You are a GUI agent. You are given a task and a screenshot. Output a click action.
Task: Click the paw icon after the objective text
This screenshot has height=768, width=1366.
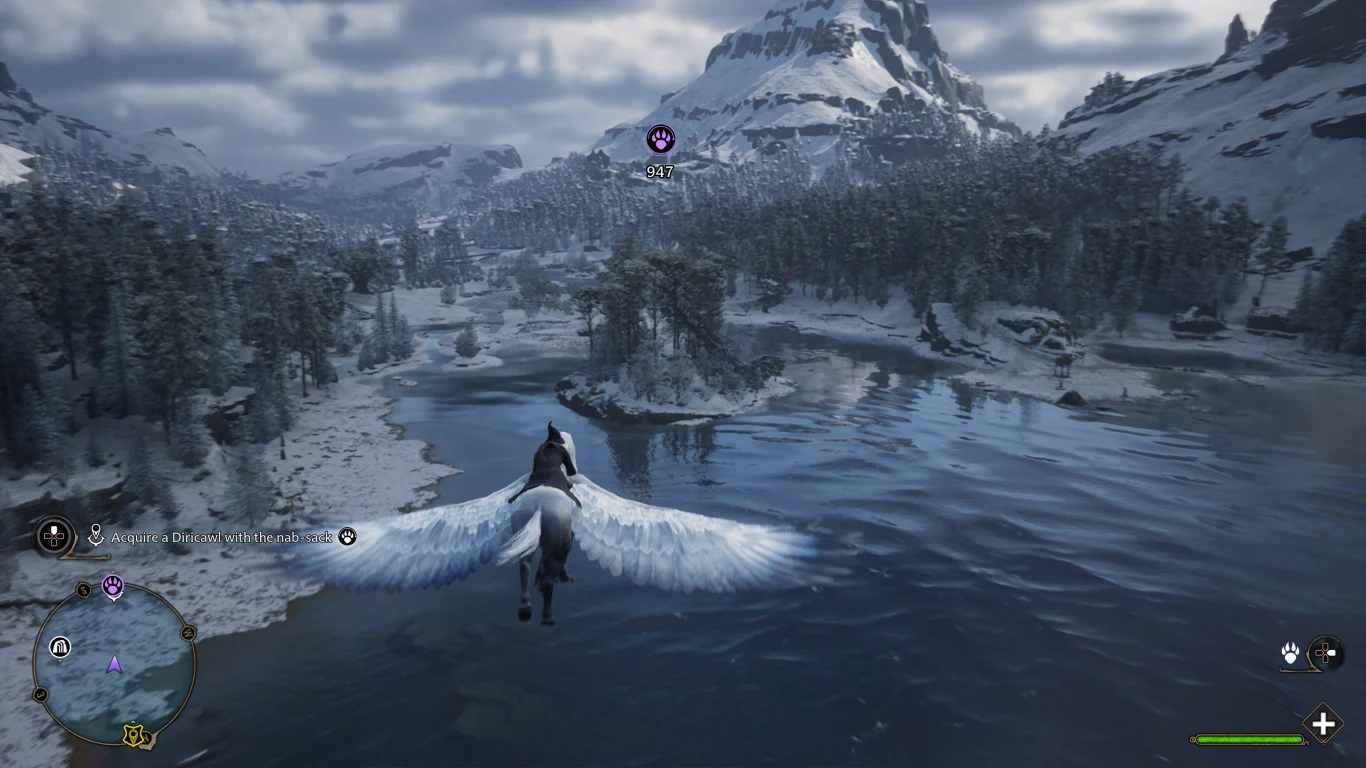pyautogui.click(x=347, y=537)
